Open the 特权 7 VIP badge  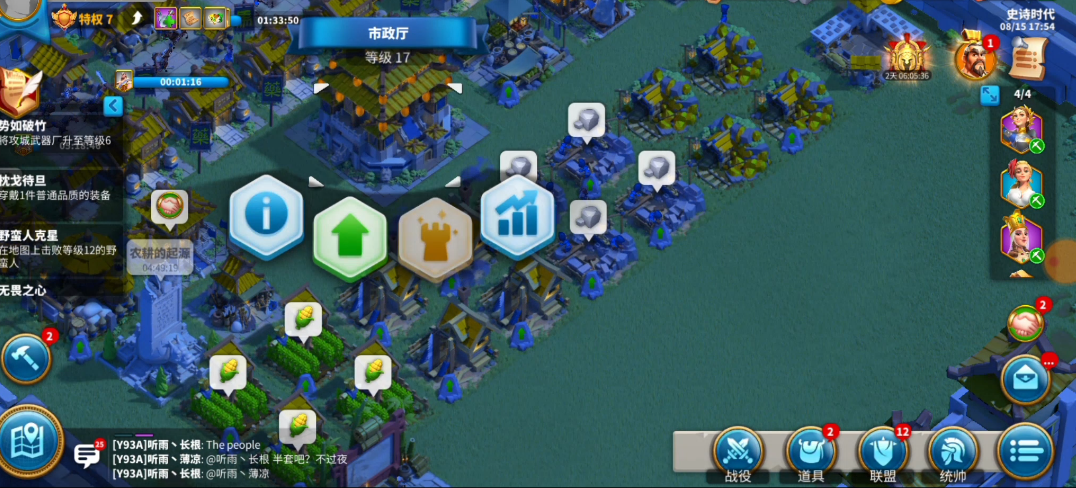tap(83, 18)
